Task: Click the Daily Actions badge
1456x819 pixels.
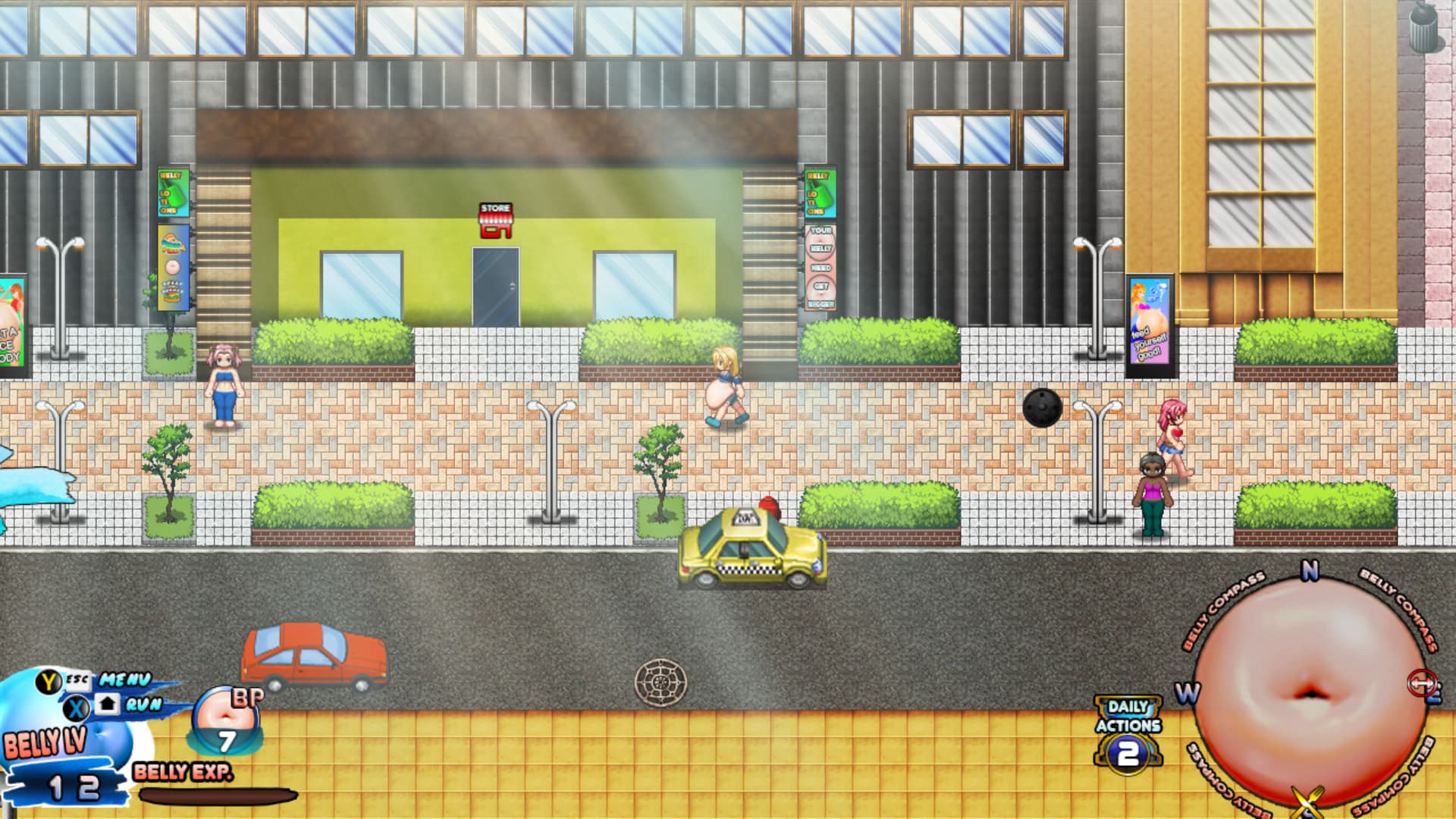Action: point(1128,731)
